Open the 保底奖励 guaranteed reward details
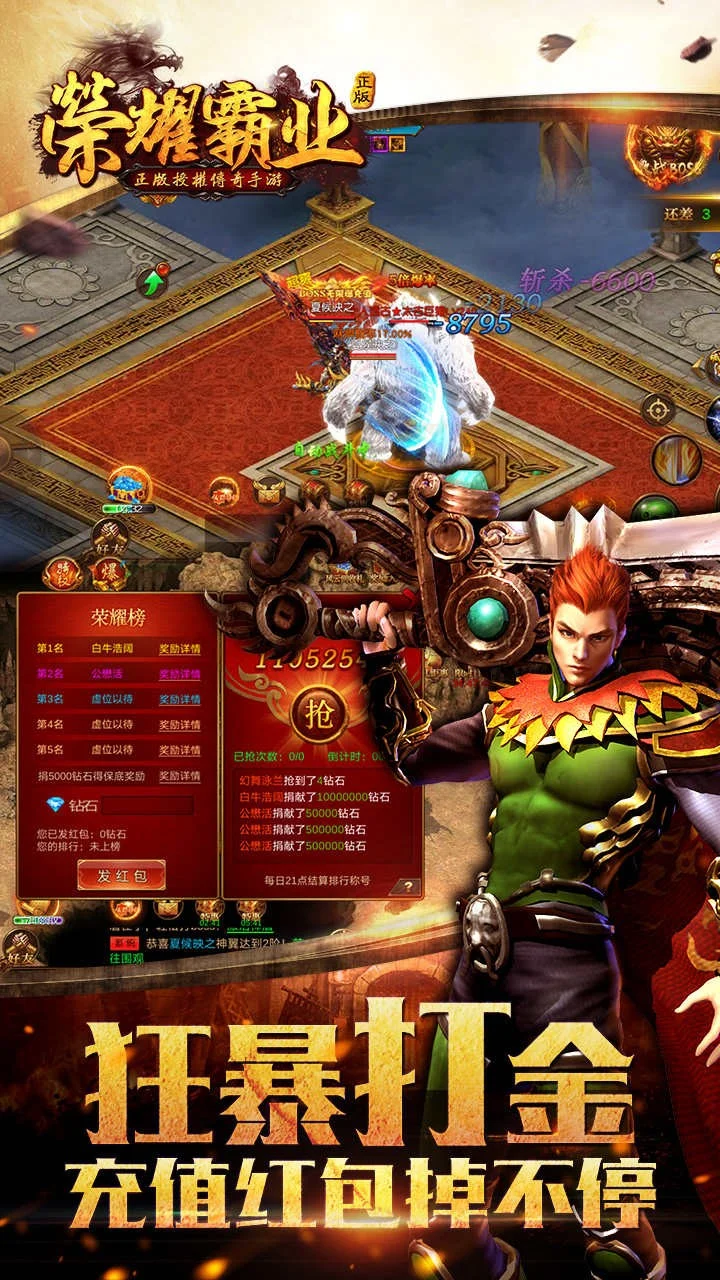Screen dimensions: 720x1280 [x=180, y=776]
